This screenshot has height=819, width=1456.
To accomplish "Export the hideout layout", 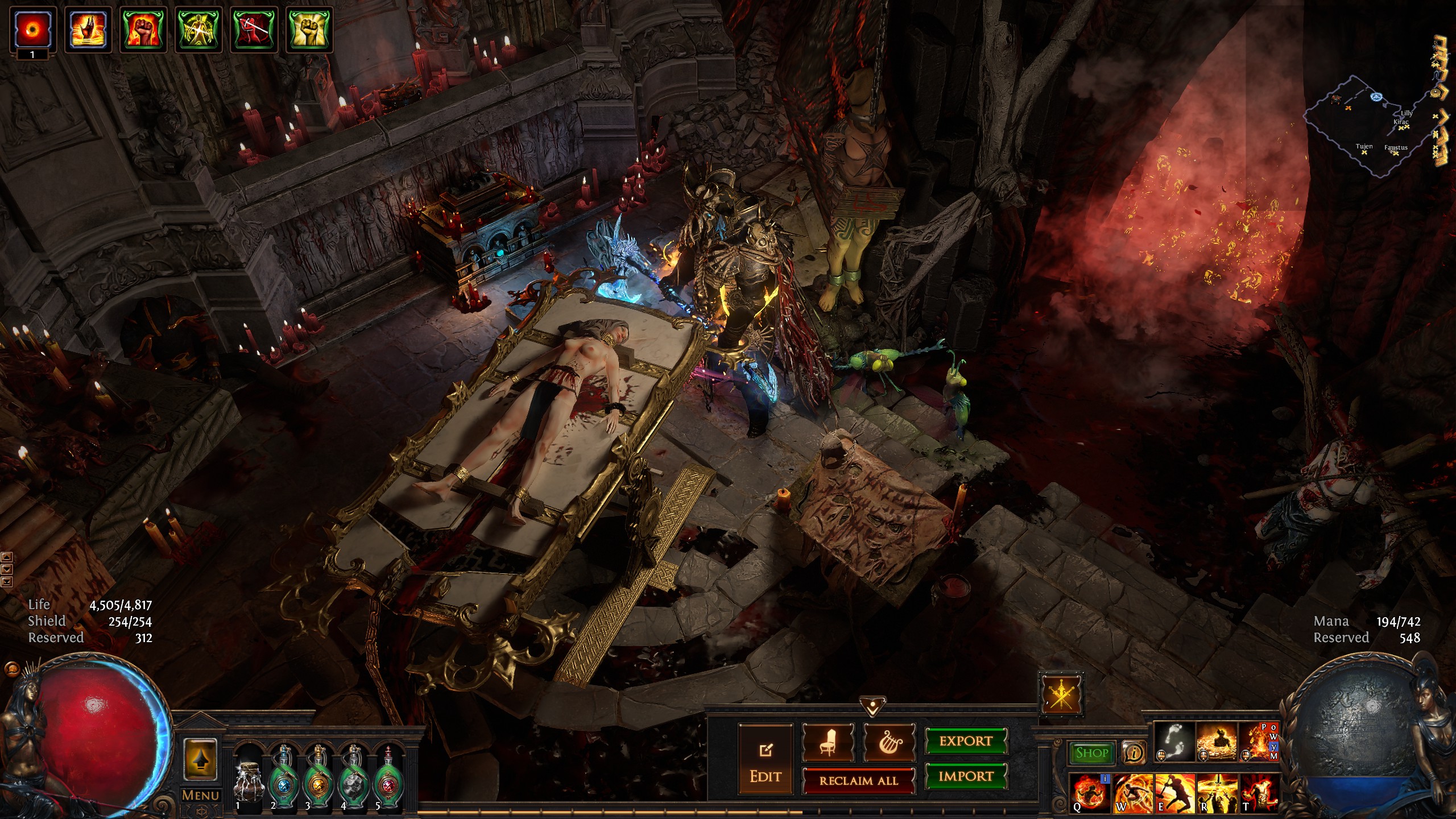I will click(965, 742).
